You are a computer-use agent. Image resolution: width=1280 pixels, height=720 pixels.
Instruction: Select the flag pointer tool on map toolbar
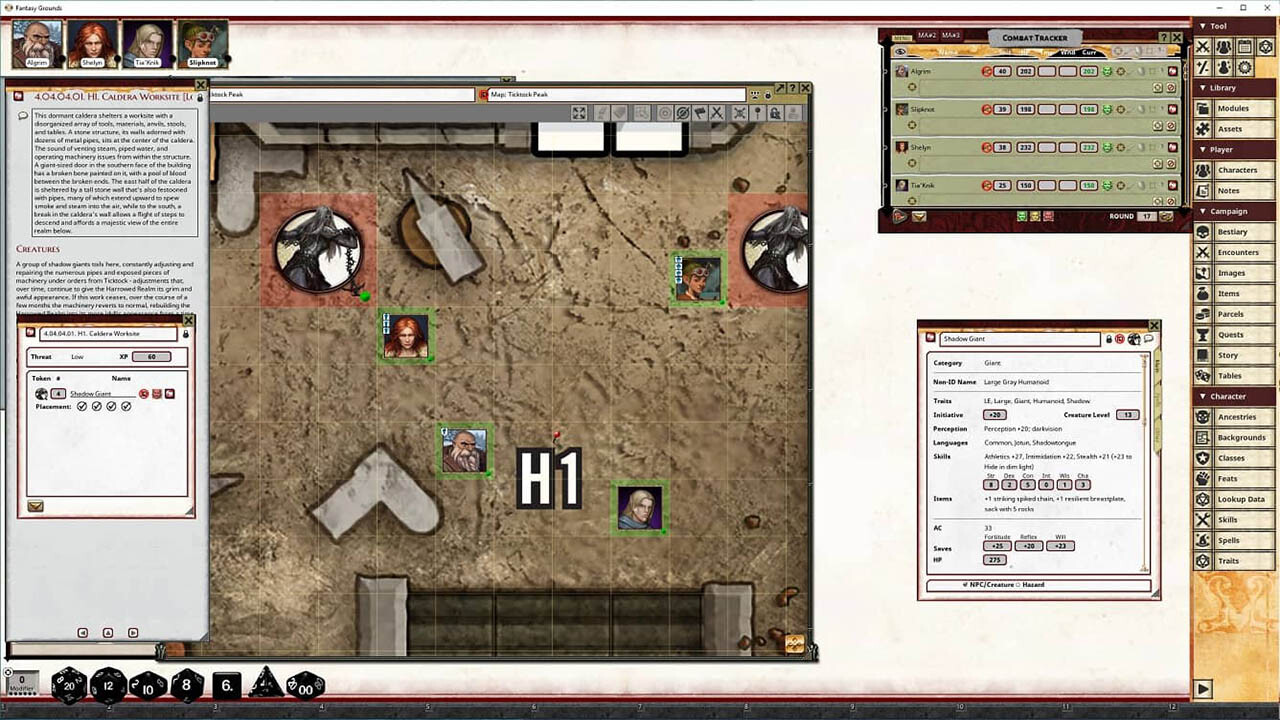[x=699, y=112]
